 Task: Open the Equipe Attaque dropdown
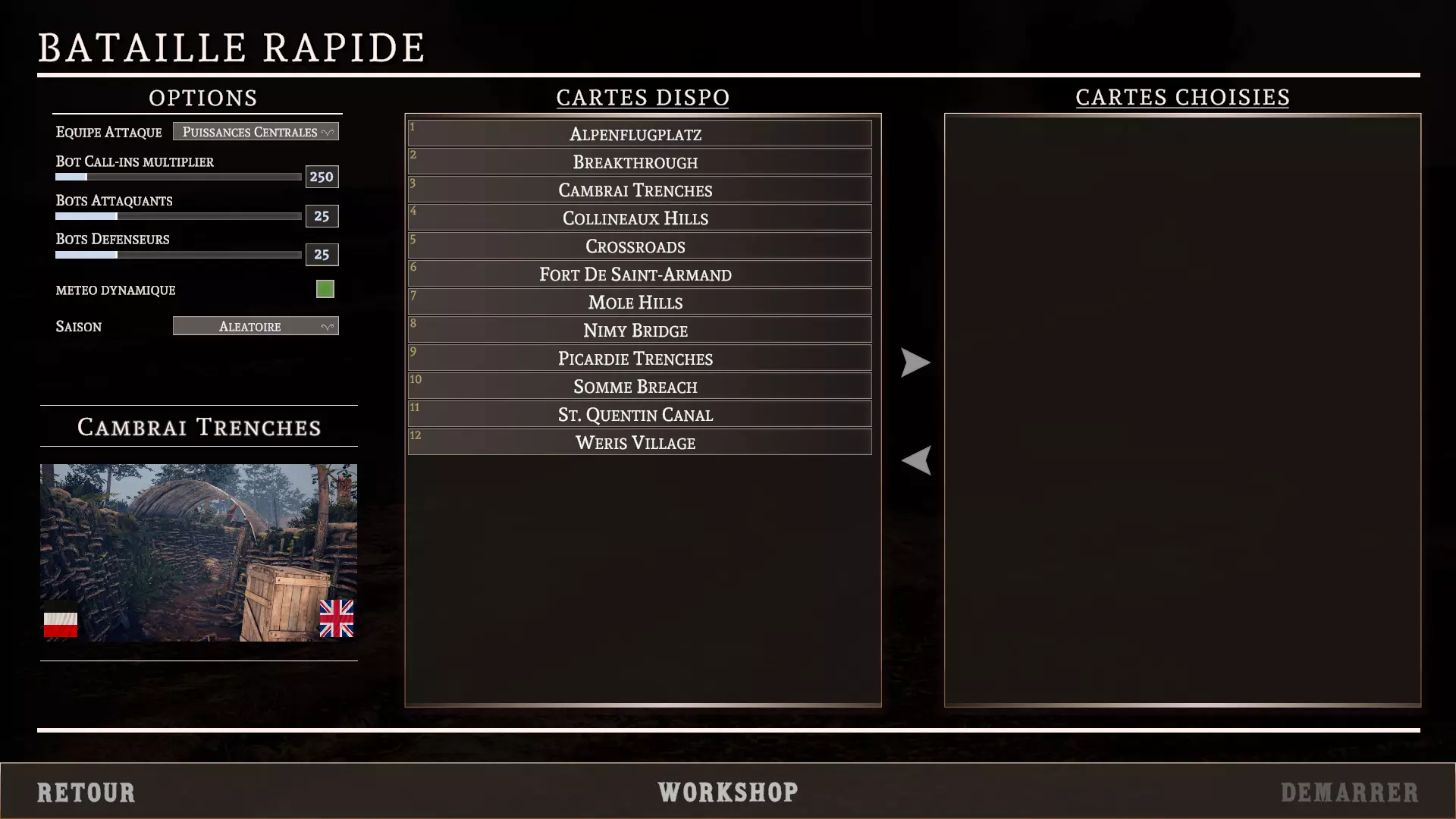[256, 132]
